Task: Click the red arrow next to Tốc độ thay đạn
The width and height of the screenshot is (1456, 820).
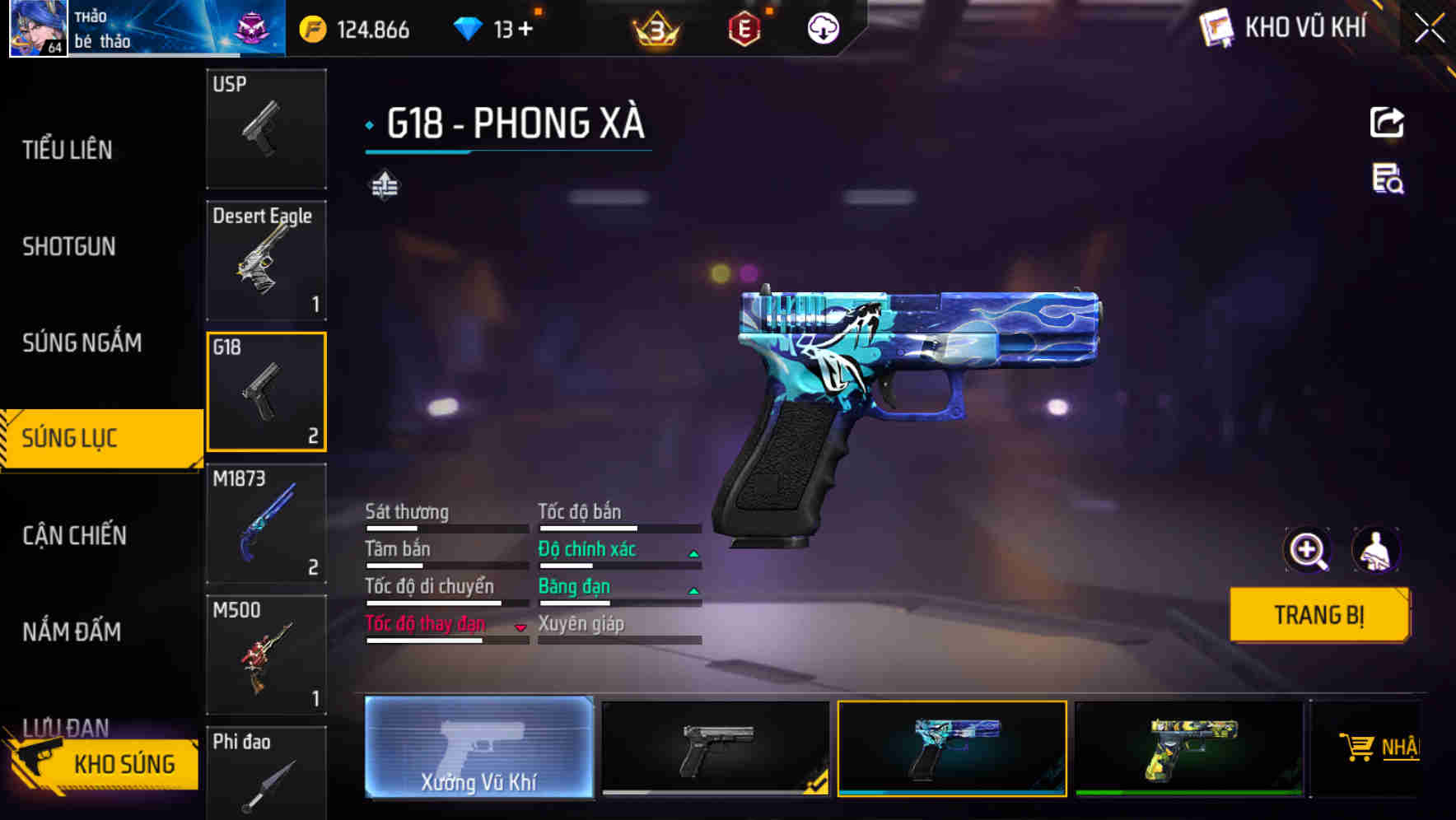Action: [x=521, y=627]
